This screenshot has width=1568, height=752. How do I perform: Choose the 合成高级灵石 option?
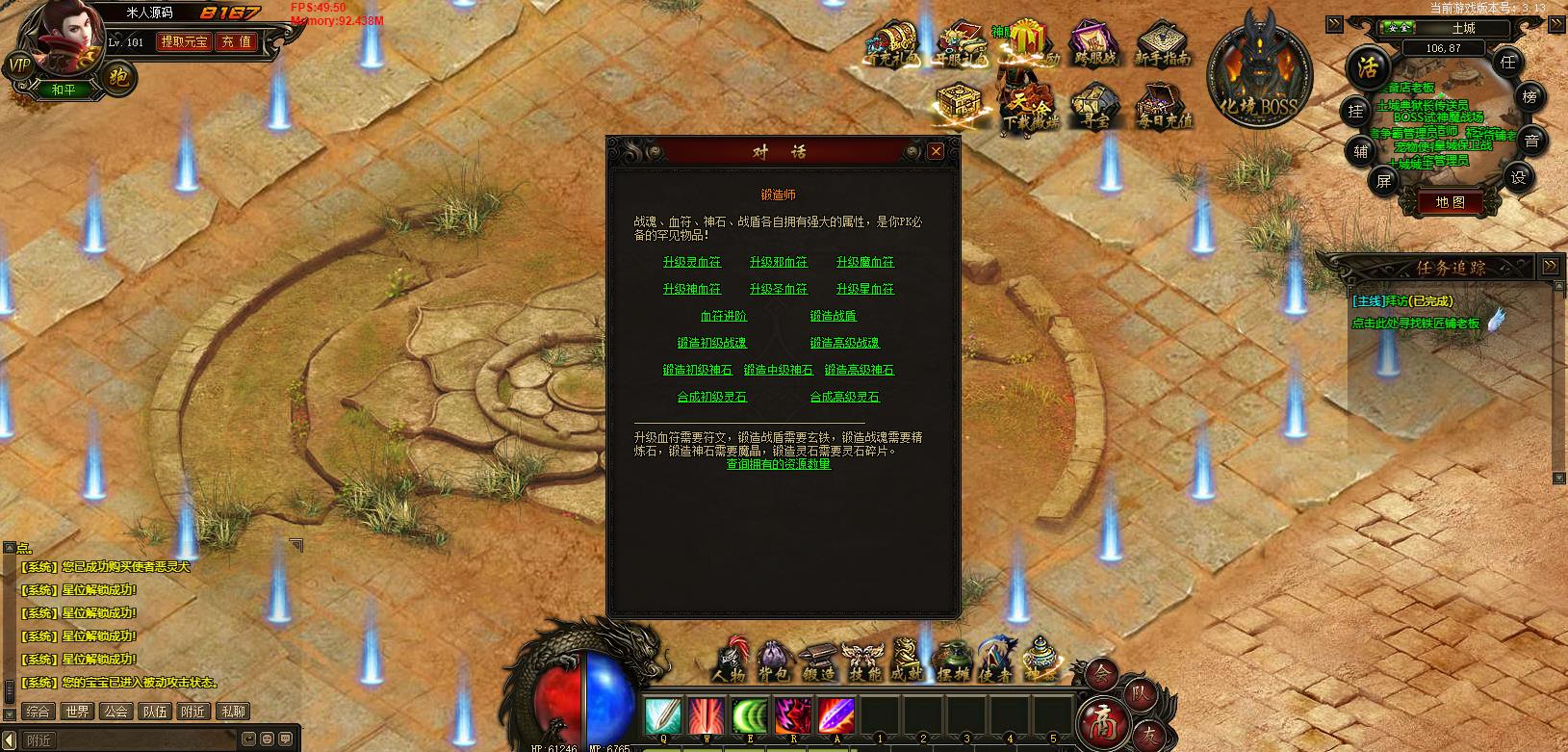coord(844,397)
